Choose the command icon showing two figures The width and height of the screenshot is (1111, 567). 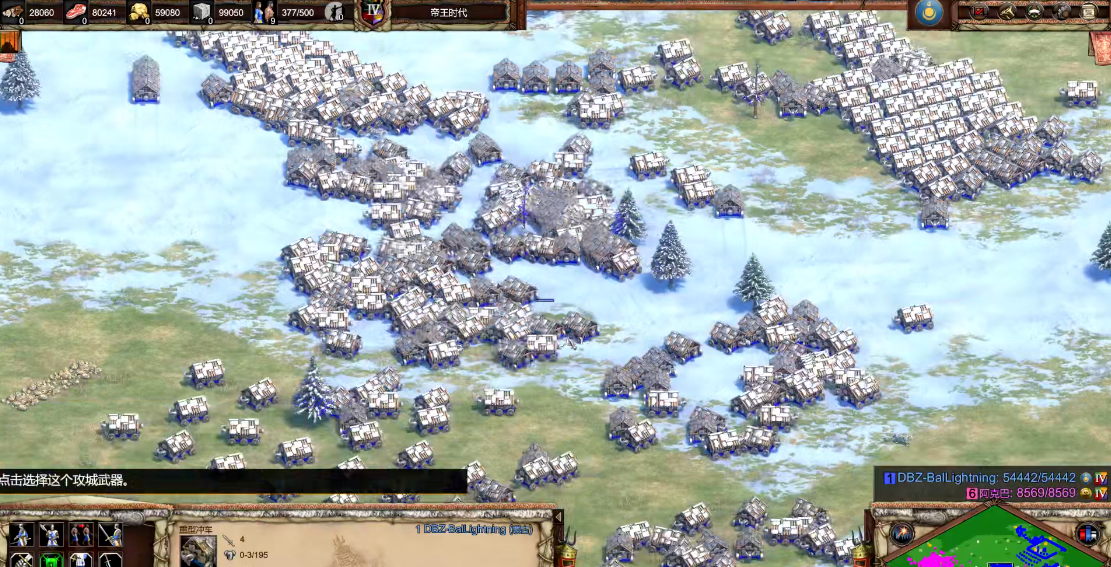pyautogui.click(x=80, y=535)
